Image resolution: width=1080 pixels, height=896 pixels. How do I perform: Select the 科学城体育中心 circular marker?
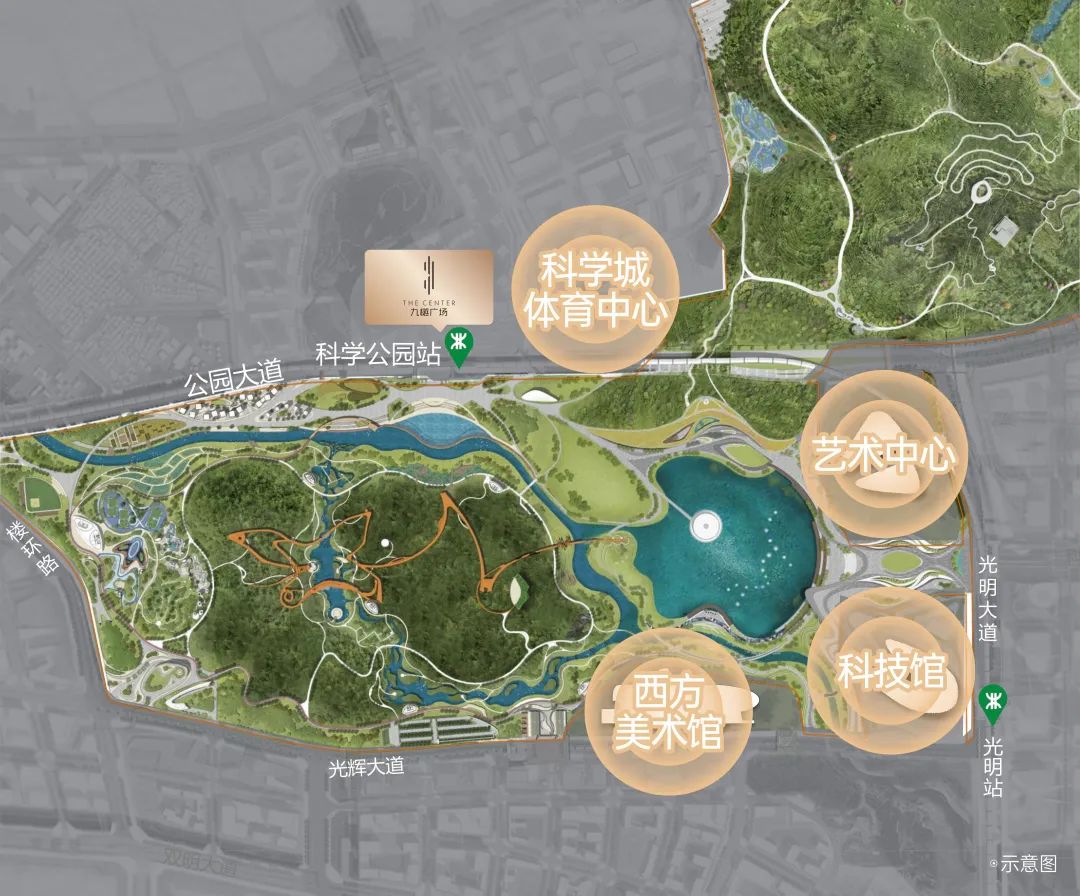596,290
